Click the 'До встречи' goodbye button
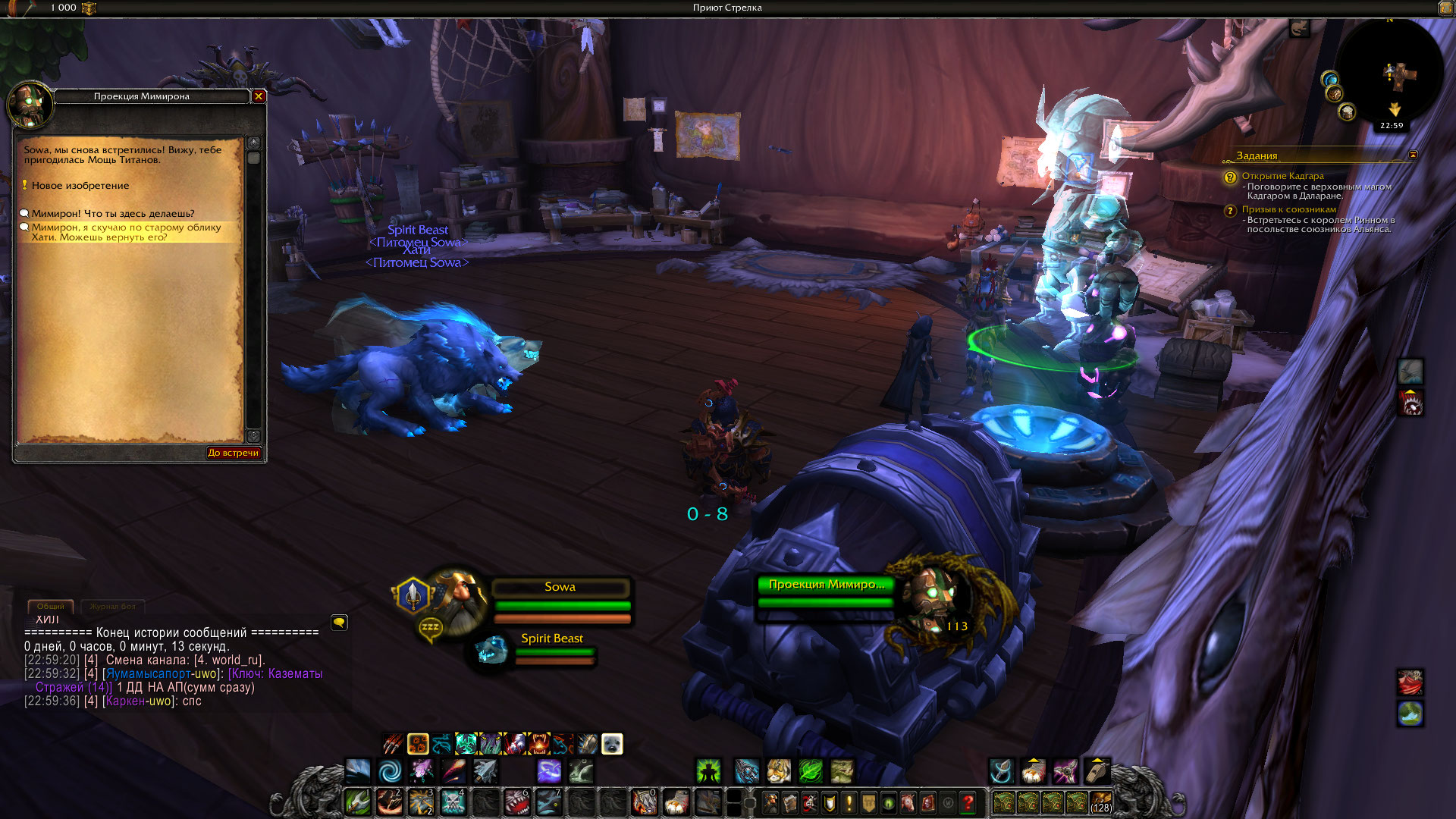 (x=233, y=453)
